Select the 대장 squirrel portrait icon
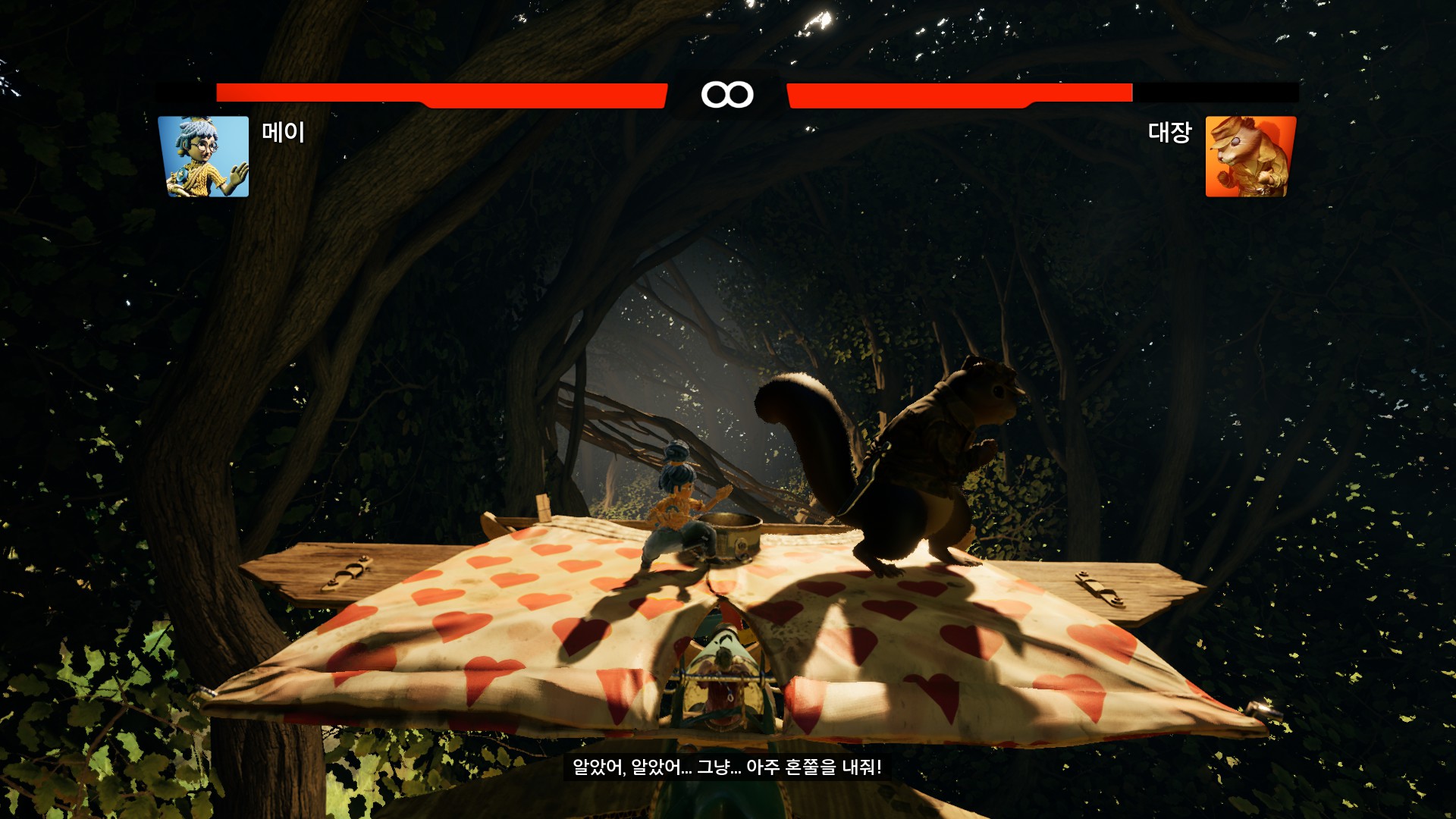Viewport: 1456px width, 819px height. (1252, 156)
